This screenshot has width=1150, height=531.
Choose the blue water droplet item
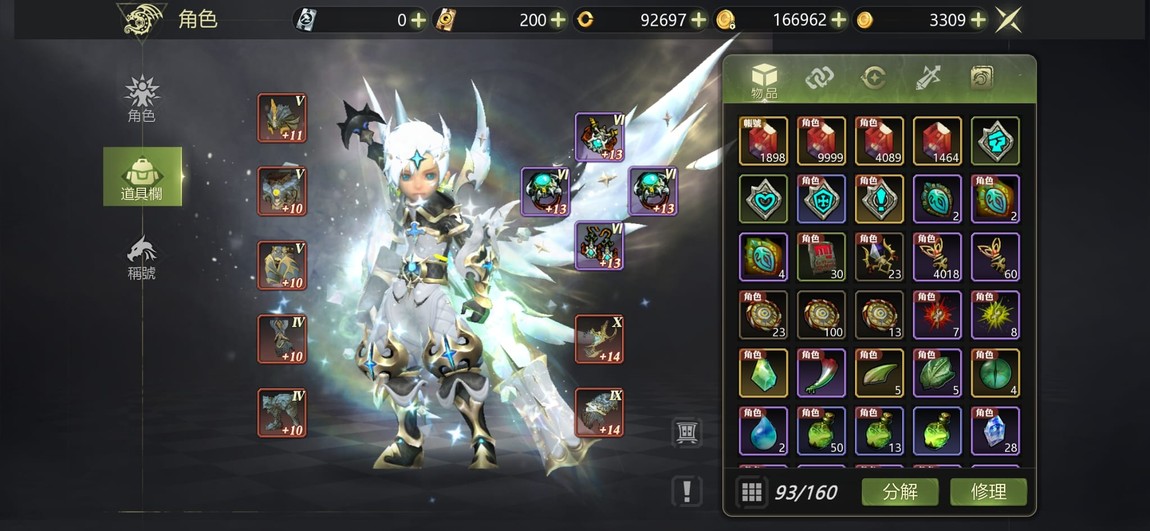tap(763, 431)
